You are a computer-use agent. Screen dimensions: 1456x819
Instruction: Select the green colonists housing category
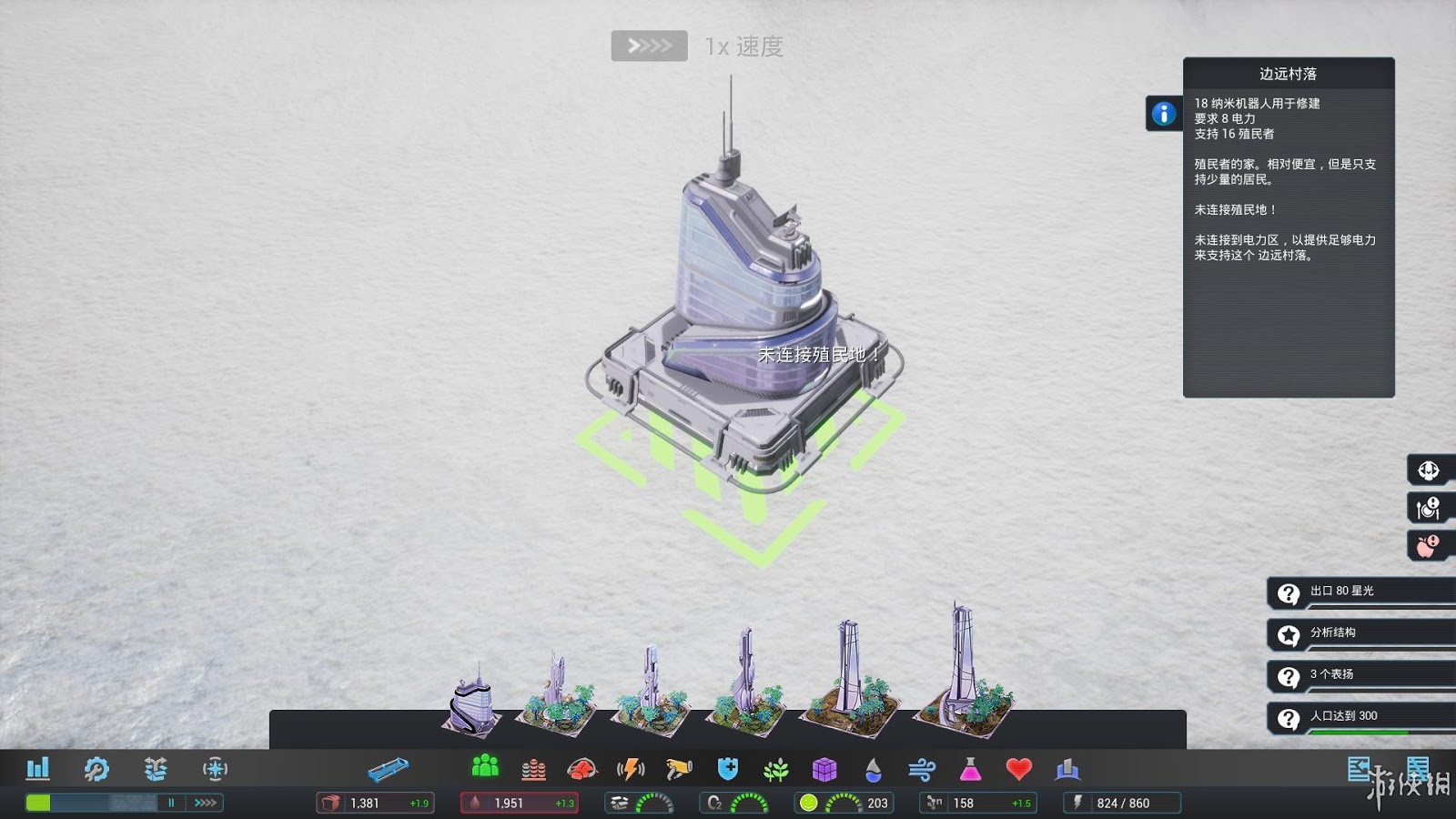click(x=485, y=767)
